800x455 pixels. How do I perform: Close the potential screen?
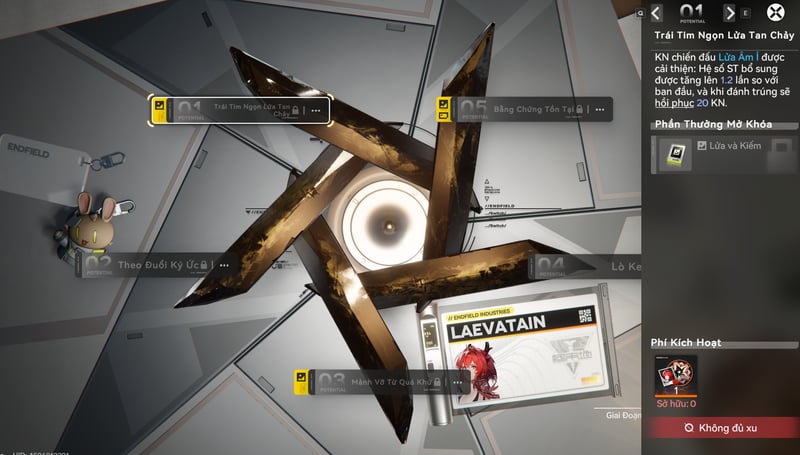pos(776,13)
